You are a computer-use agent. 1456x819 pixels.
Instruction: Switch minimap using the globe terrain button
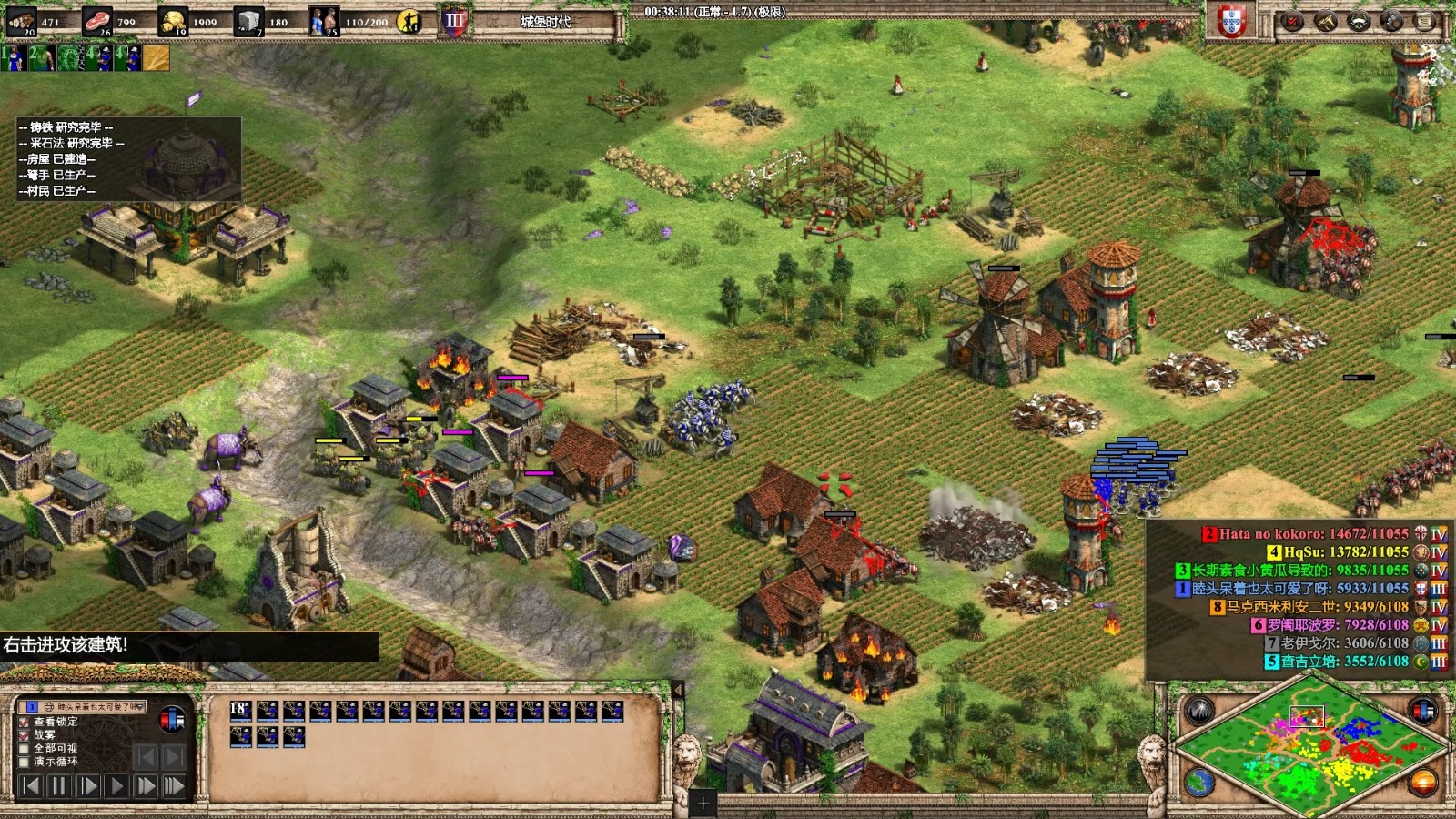(x=1198, y=781)
